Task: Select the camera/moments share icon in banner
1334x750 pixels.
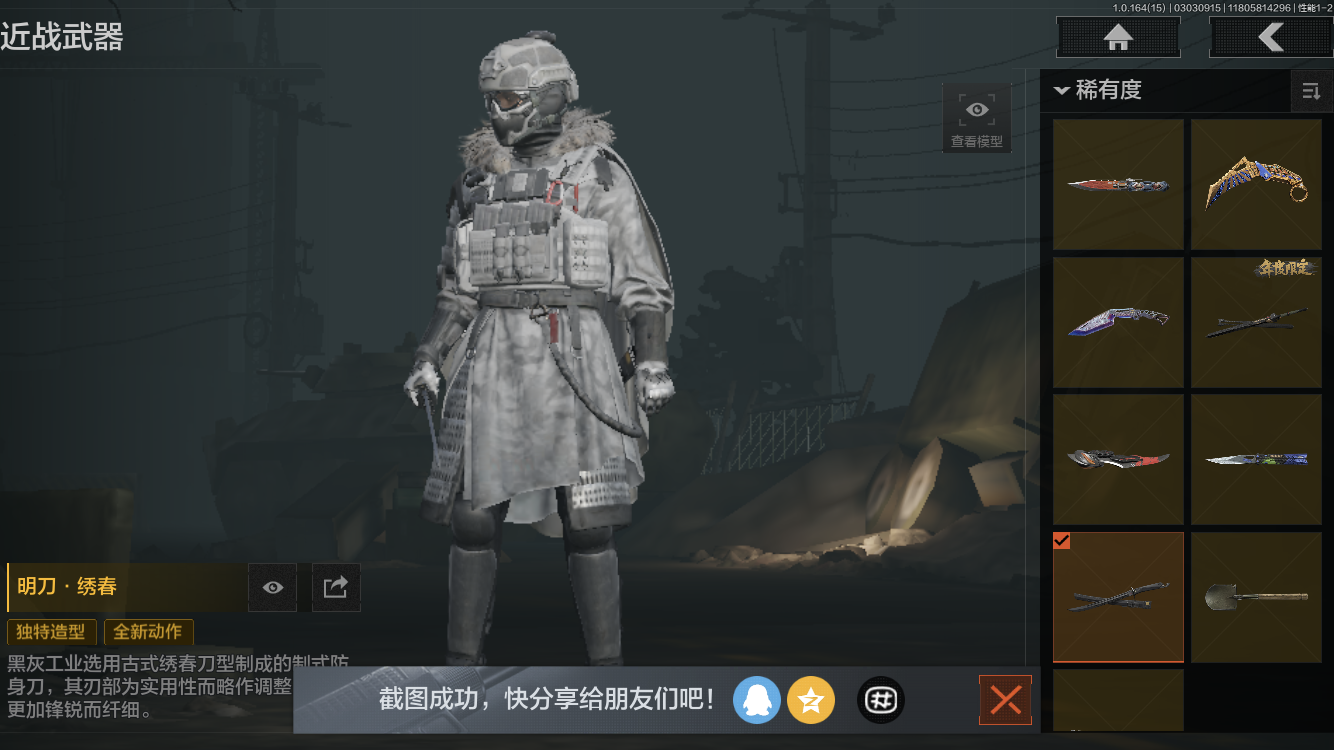Action: point(880,700)
